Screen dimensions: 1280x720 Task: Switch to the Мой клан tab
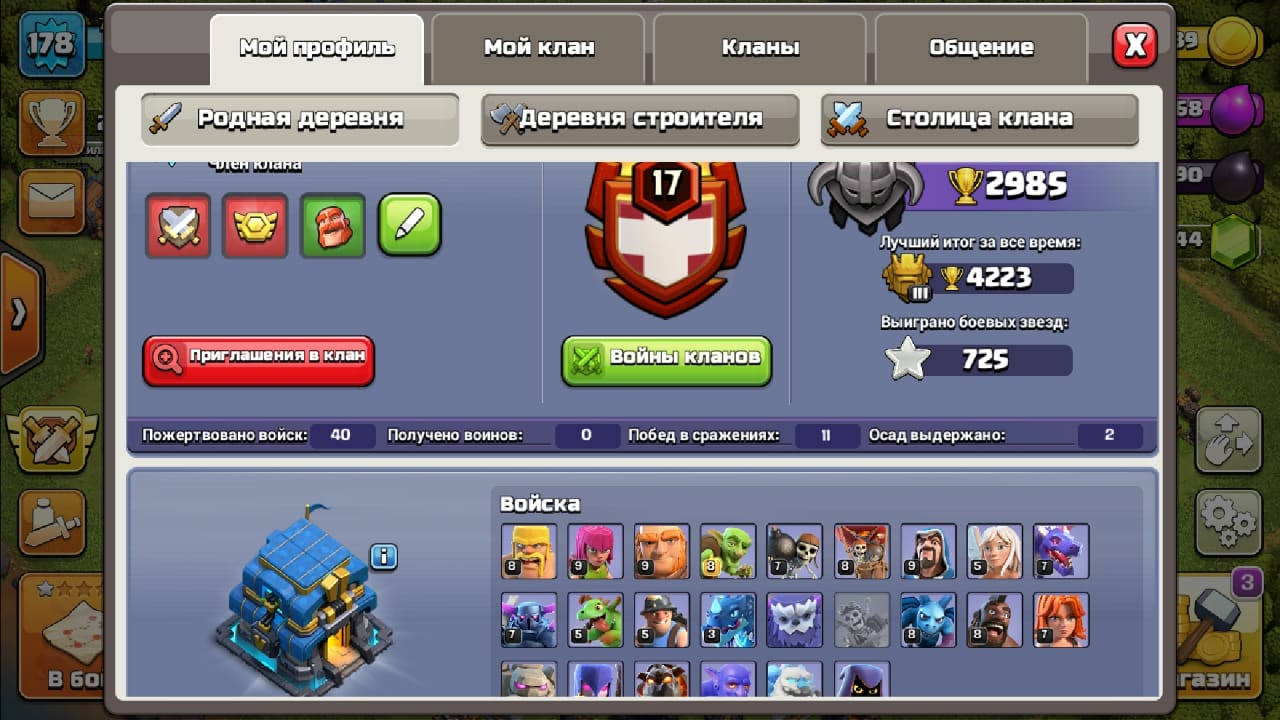(539, 47)
